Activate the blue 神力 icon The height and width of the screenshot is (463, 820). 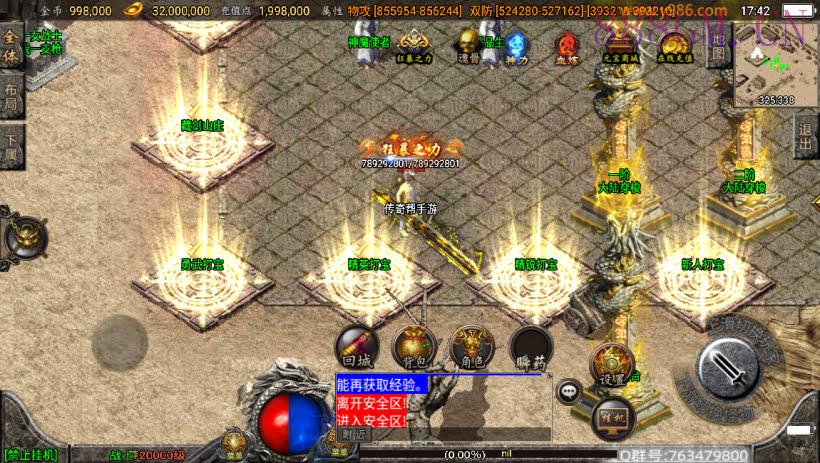515,44
